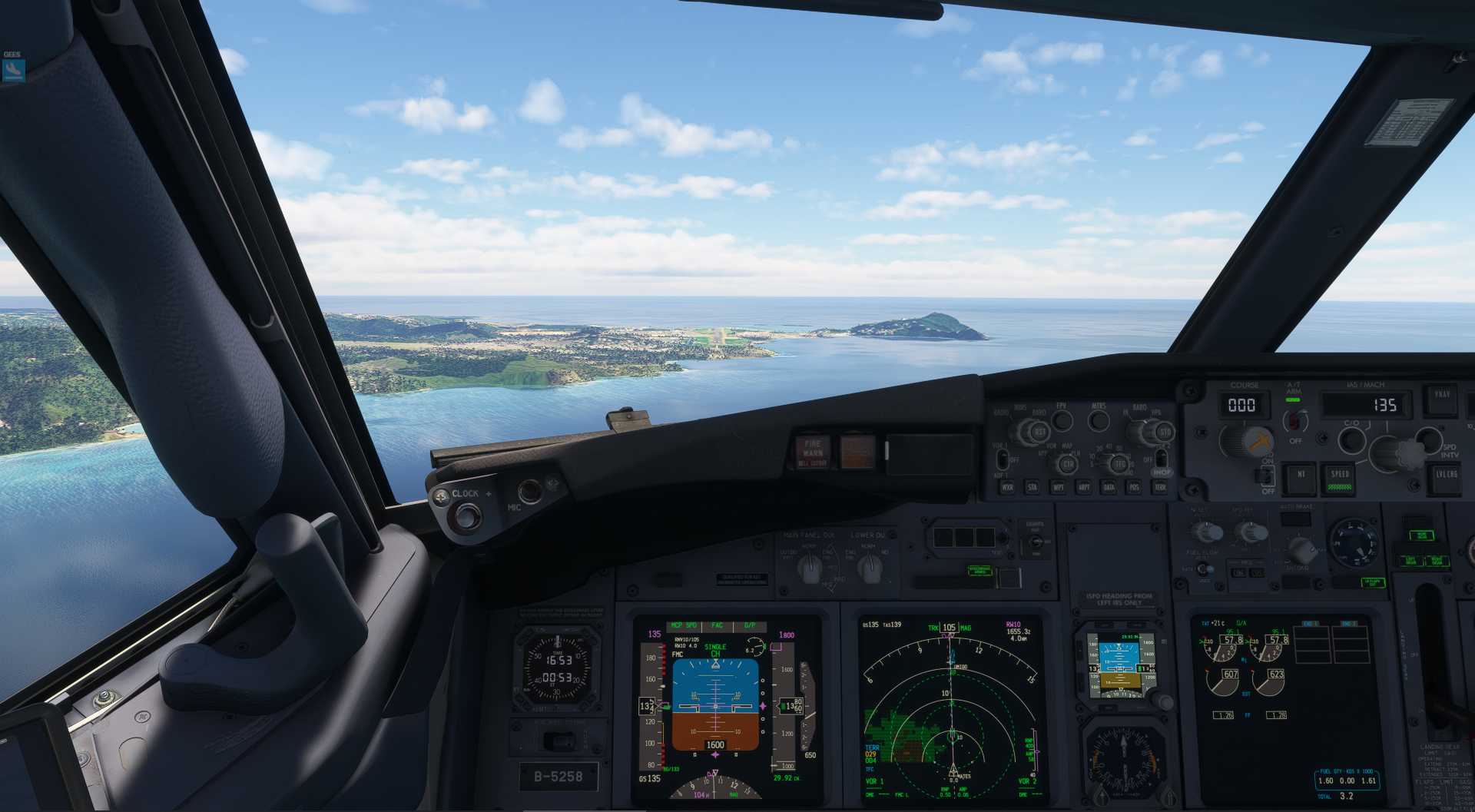Turn the LOWER DU selector knob

pyautogui.click(x=869, y=568)
